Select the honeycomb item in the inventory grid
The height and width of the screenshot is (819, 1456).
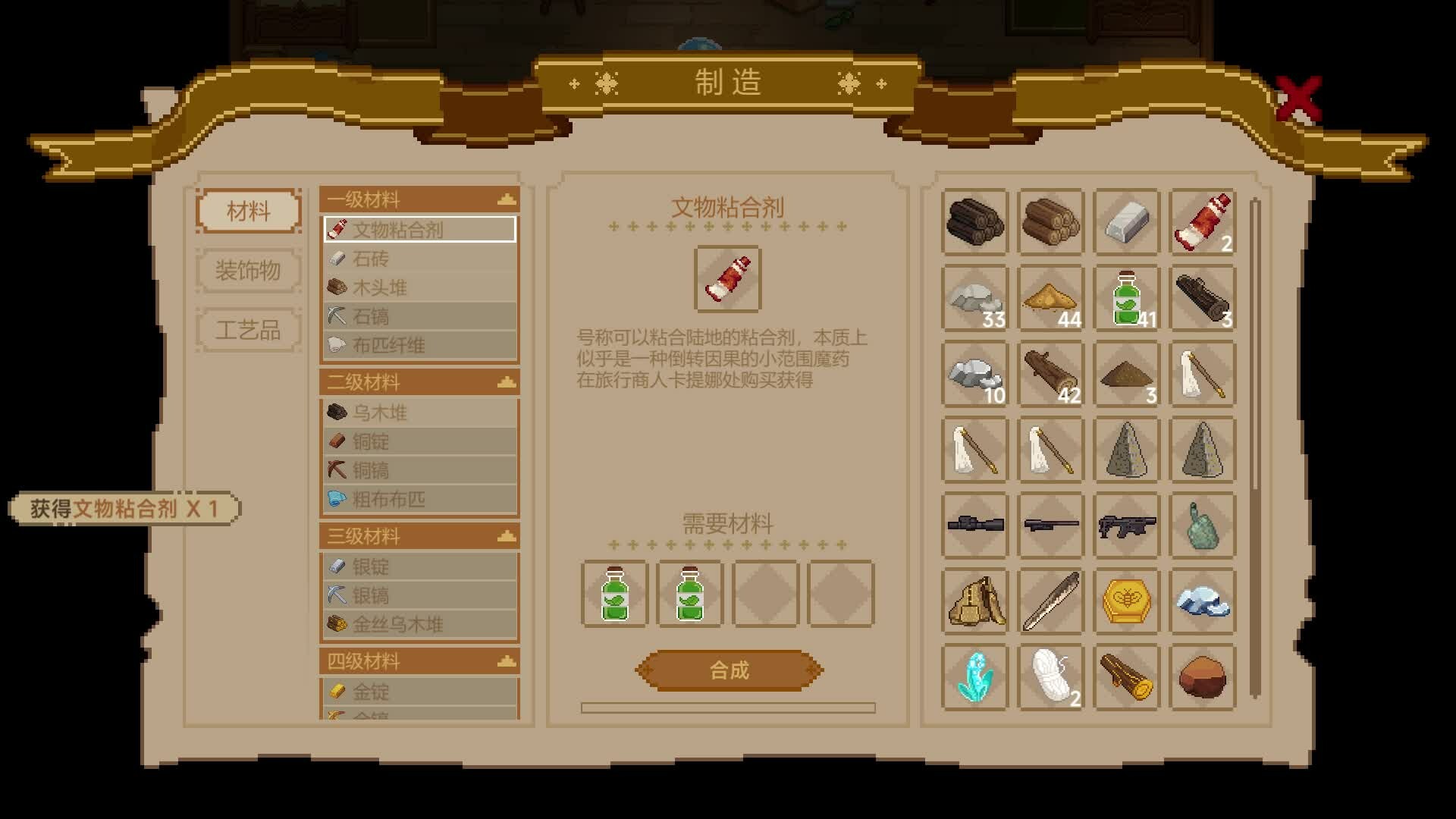coord(1127,601)
